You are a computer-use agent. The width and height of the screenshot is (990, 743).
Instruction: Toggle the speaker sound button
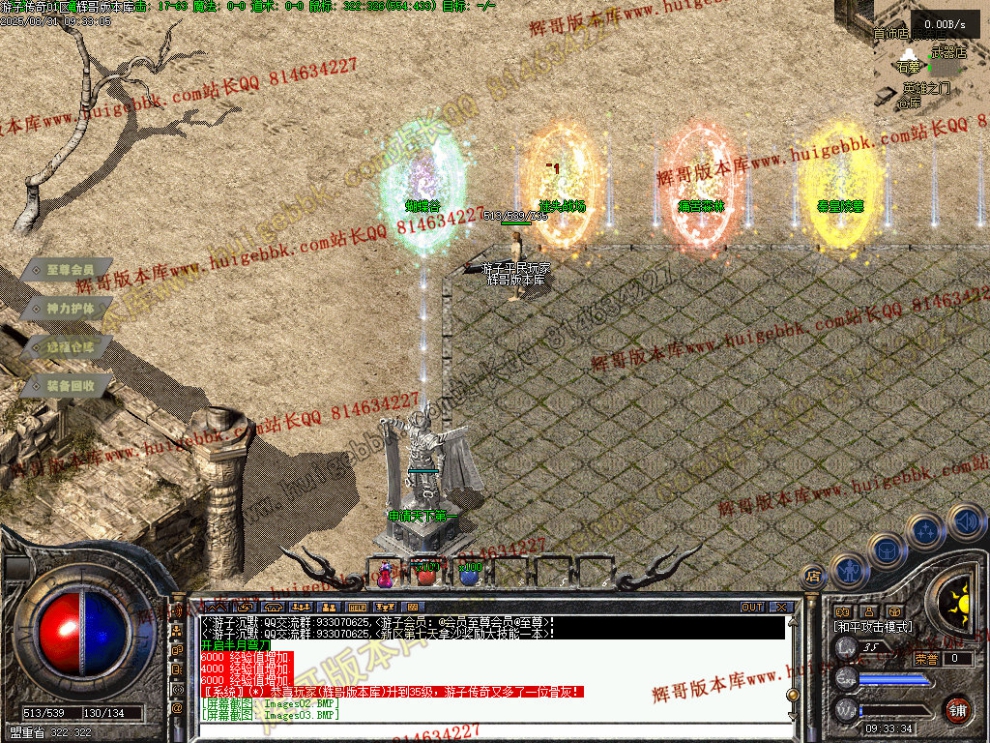point(966,522)
